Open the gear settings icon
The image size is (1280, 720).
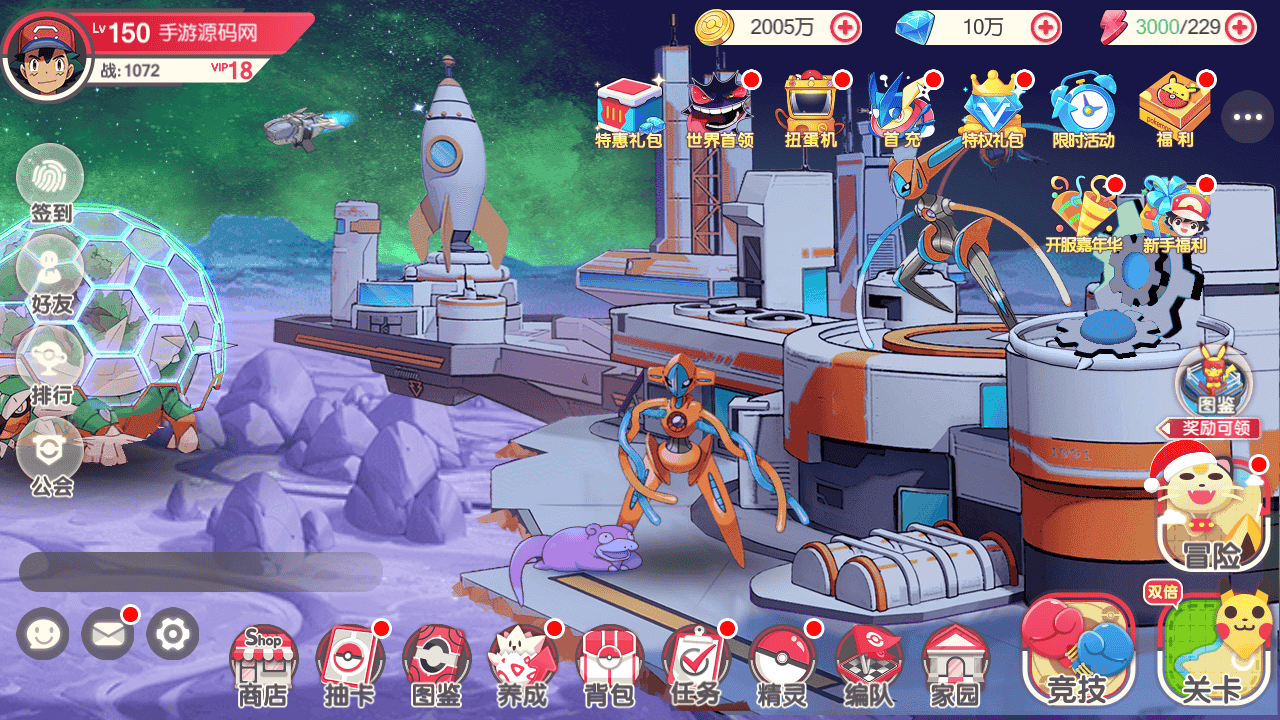point(172,634)
